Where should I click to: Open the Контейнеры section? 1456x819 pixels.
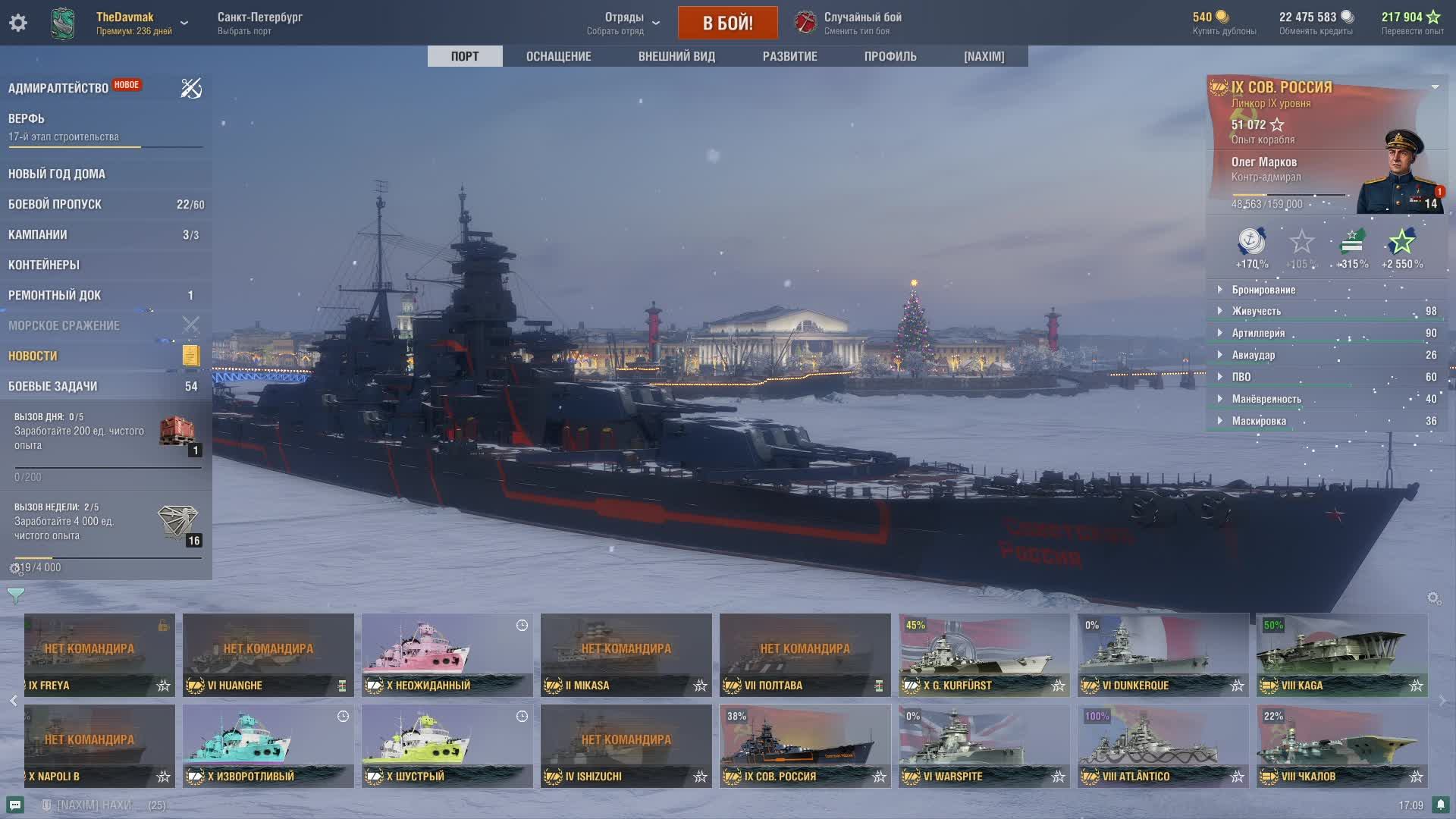[x=44, y=265]
